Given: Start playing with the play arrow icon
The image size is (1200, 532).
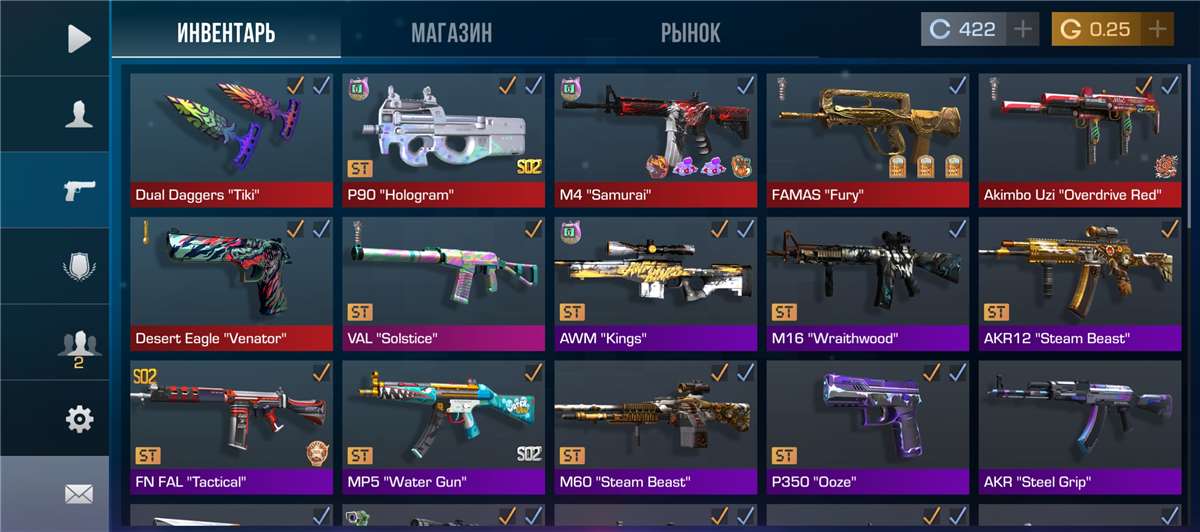Looking at the screenshot, I should coord(78,39).
